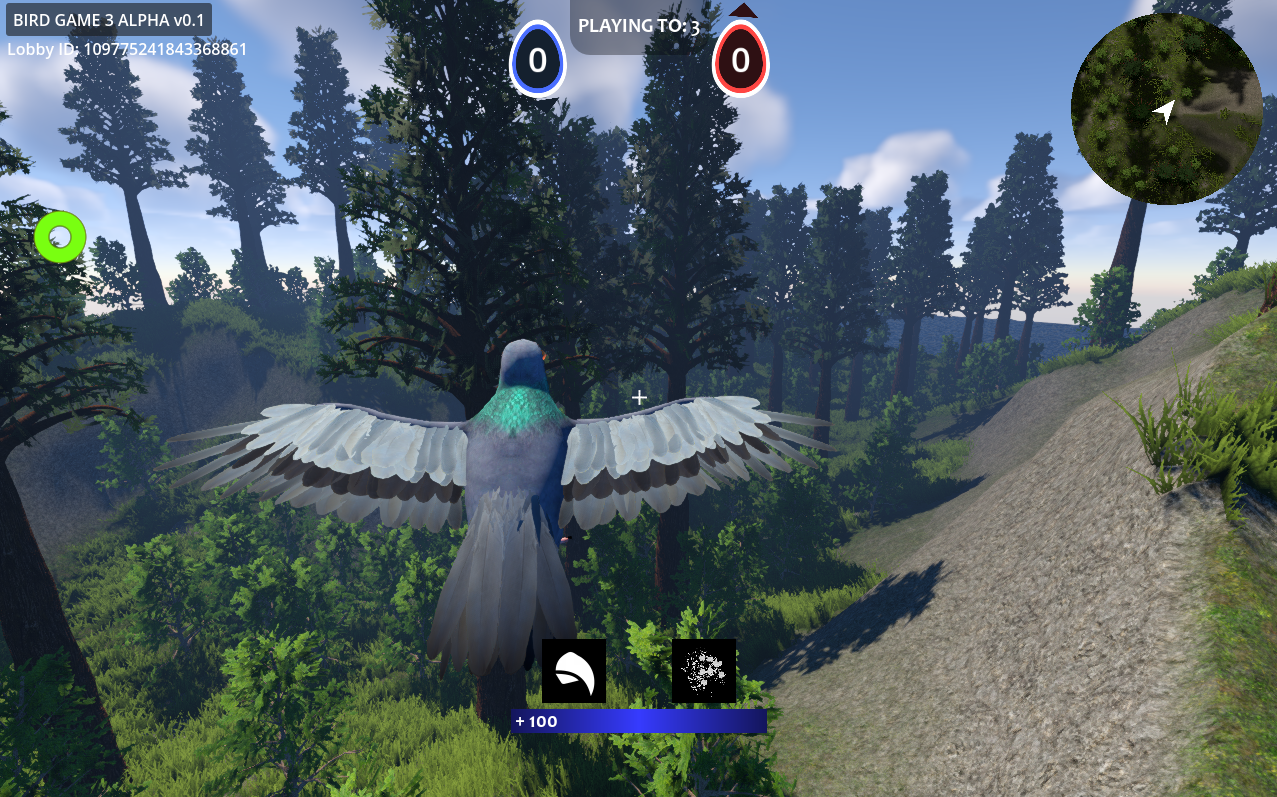Select the green ring objective marker
This screenshot has height=797, width=1277.
click(60, 237)
